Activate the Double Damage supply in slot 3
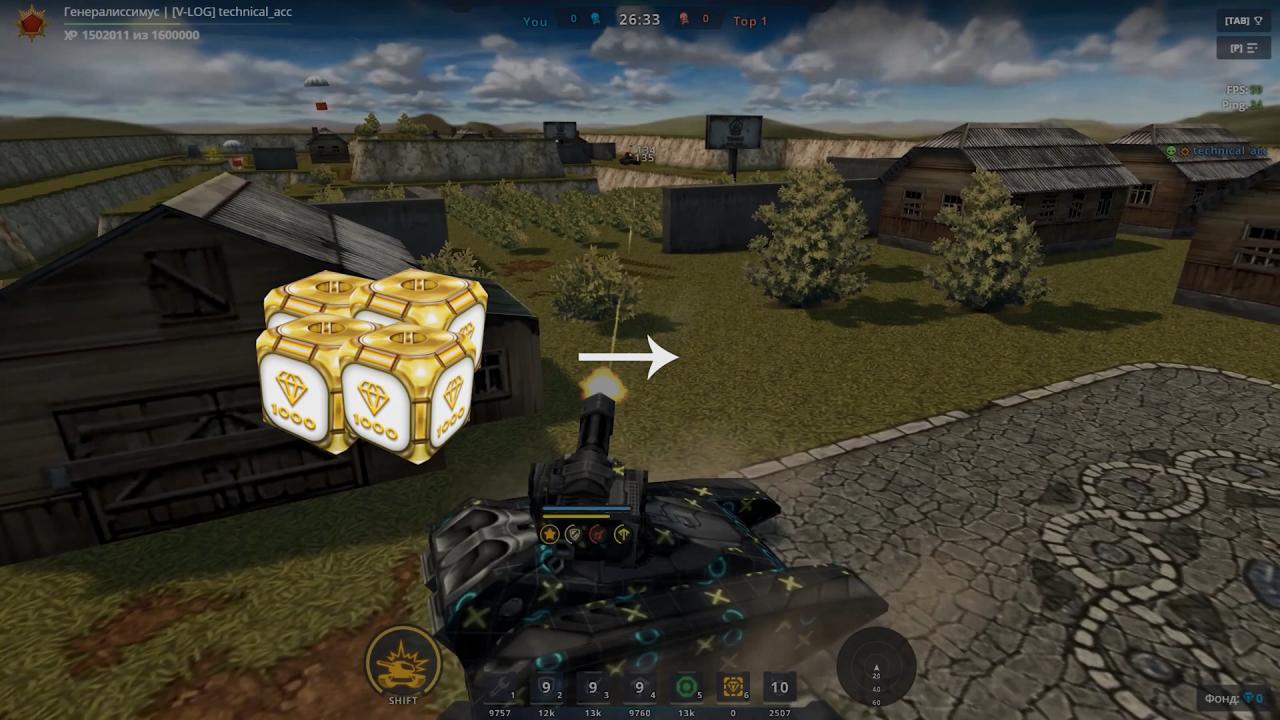Image resolution: width=1280 pixels, height=720 pixels. click(x=592, y=688)
